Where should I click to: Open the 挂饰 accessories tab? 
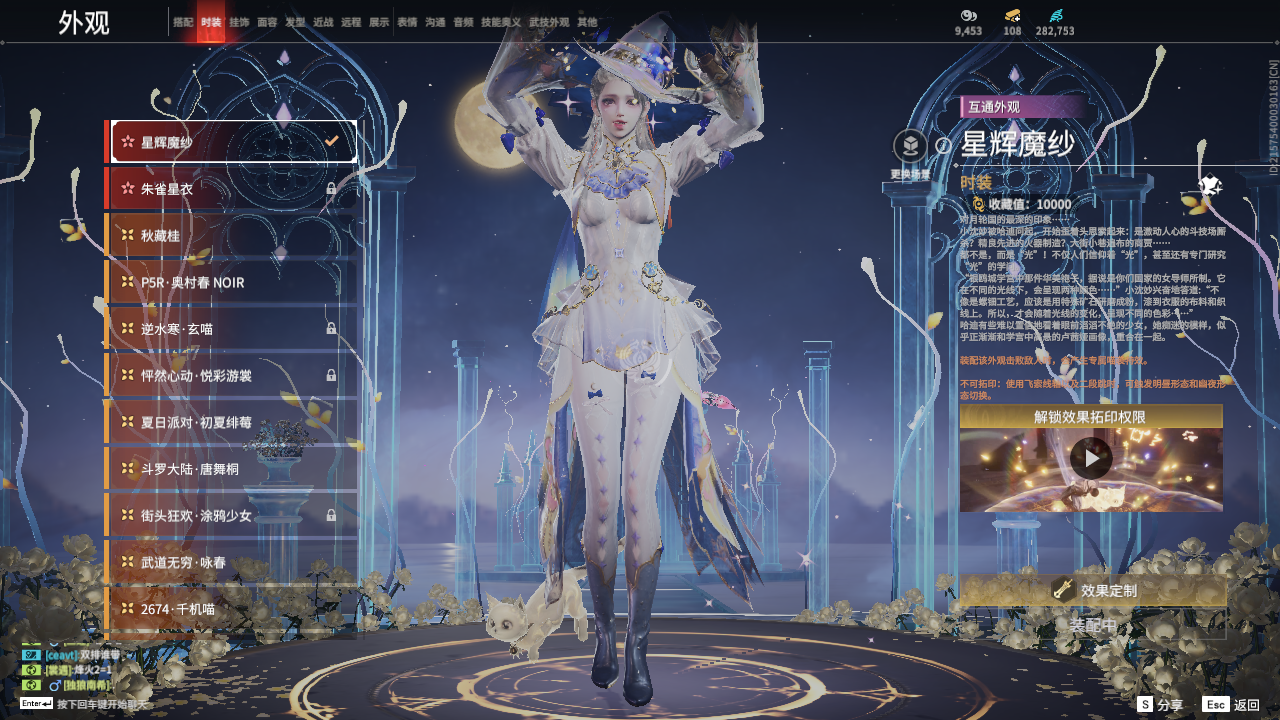pyautogui.click(x=239, y=22)
